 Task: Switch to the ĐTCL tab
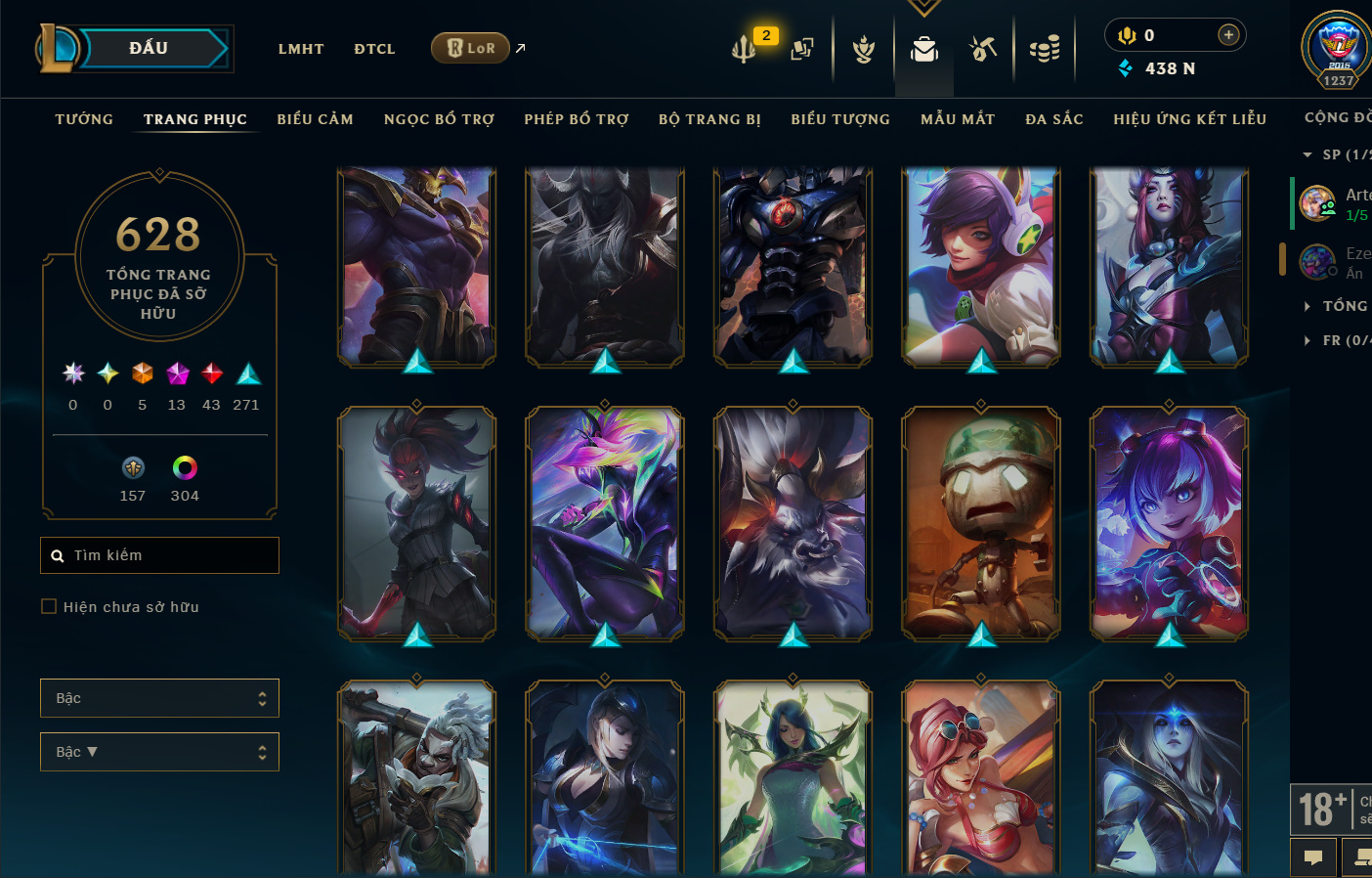(374, 49)
